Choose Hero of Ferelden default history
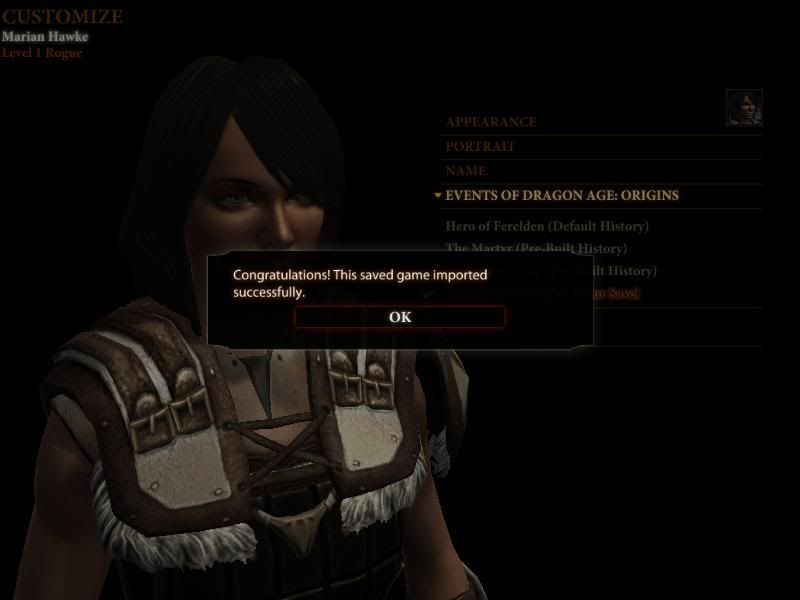 coord(547,226)
